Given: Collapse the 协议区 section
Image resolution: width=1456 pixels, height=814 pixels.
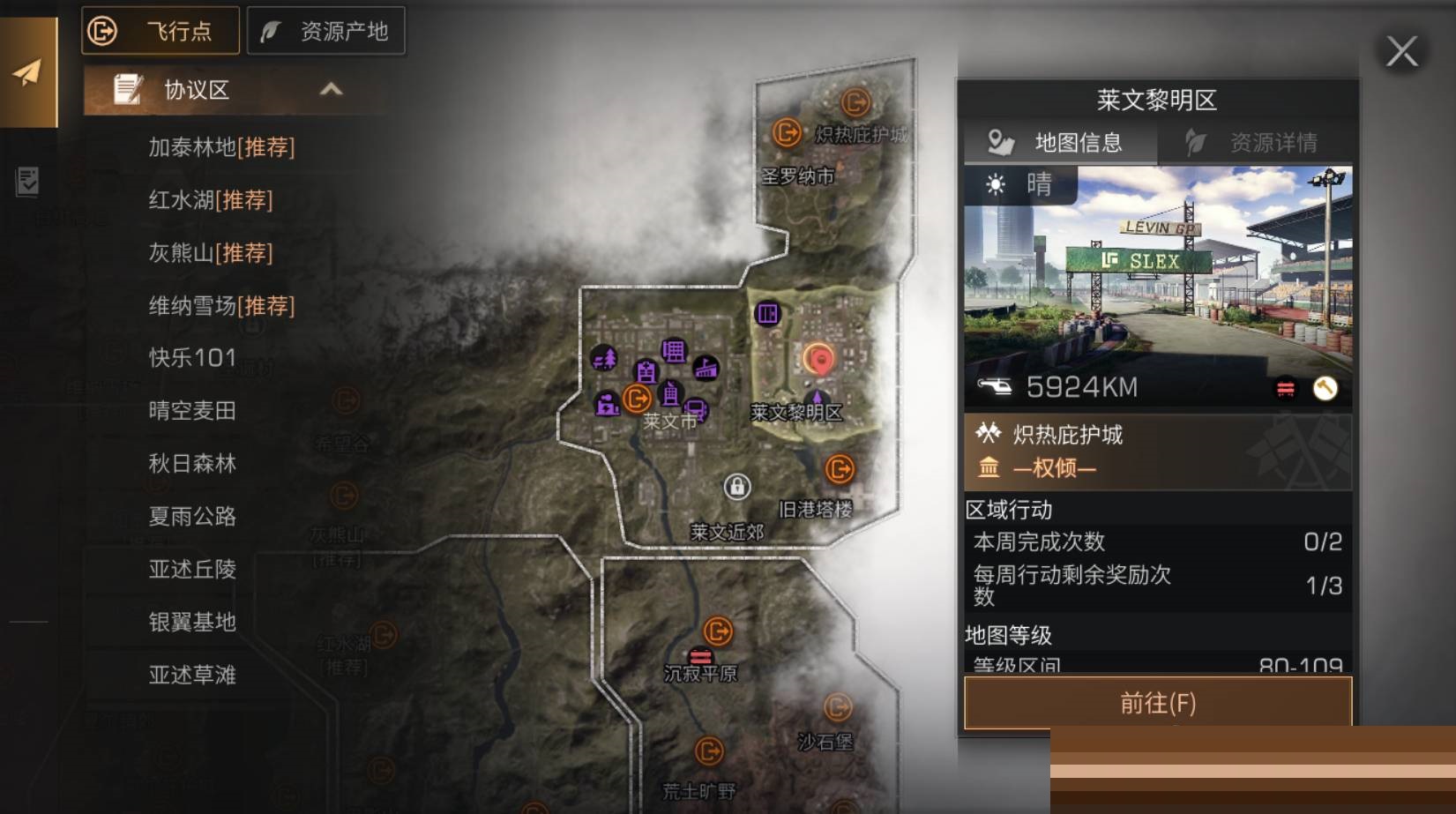Looking at the screenshot, I should [331, 90].
